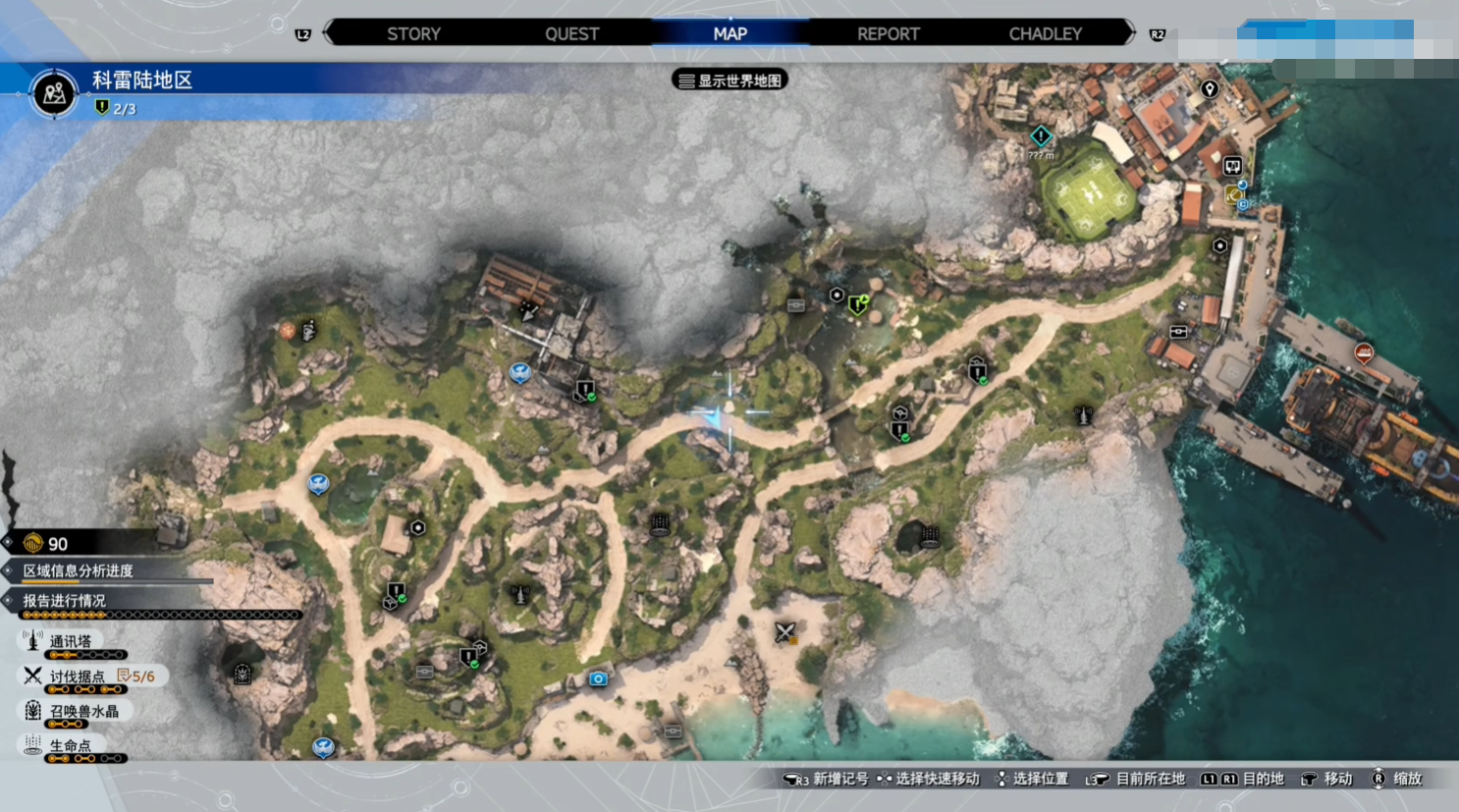Image resolution: width=1459 pixels, height=812 pixels.
Task: Select the MAP tab
Action: coord(729,33)
